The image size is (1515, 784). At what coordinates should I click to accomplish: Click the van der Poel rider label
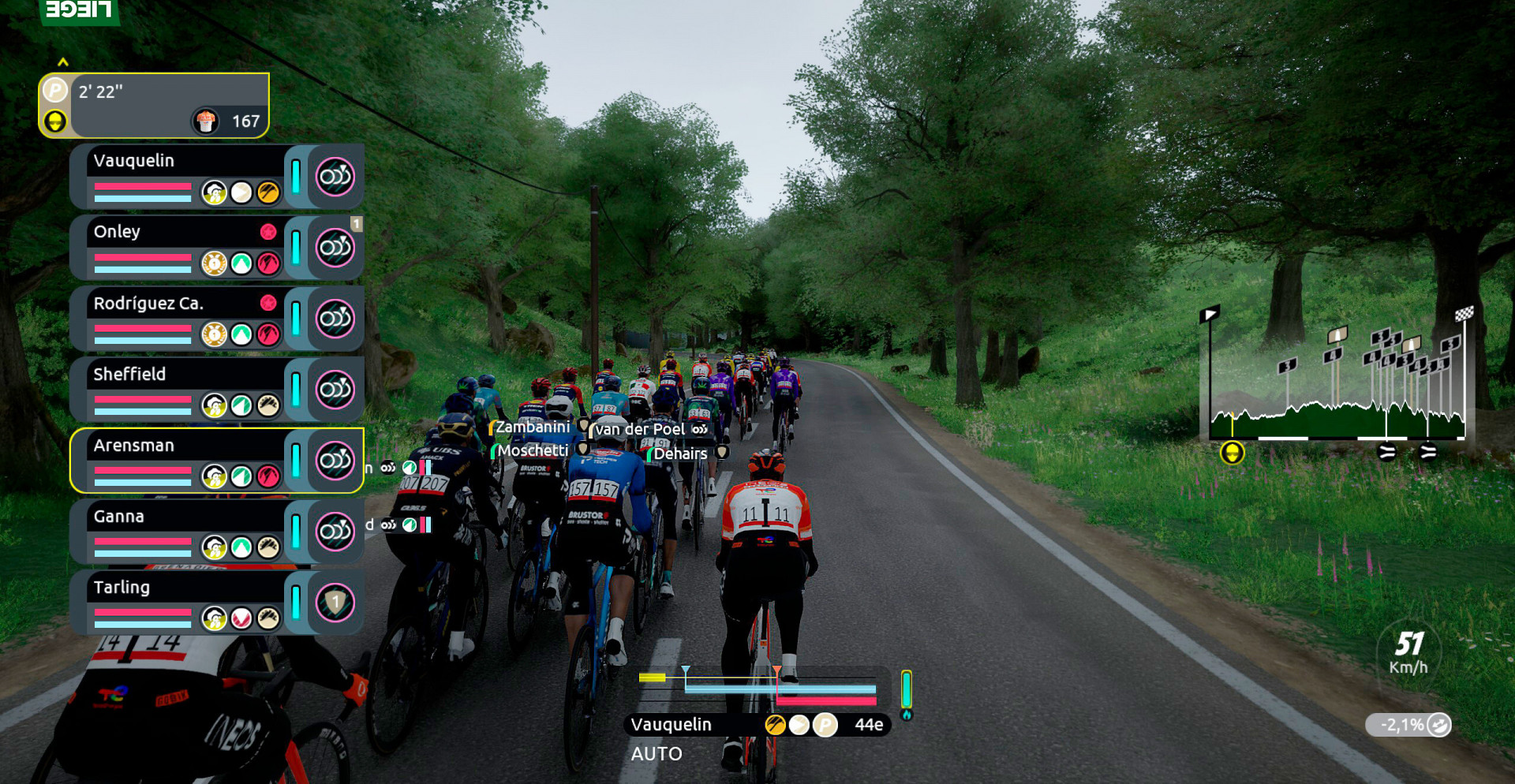641,430
